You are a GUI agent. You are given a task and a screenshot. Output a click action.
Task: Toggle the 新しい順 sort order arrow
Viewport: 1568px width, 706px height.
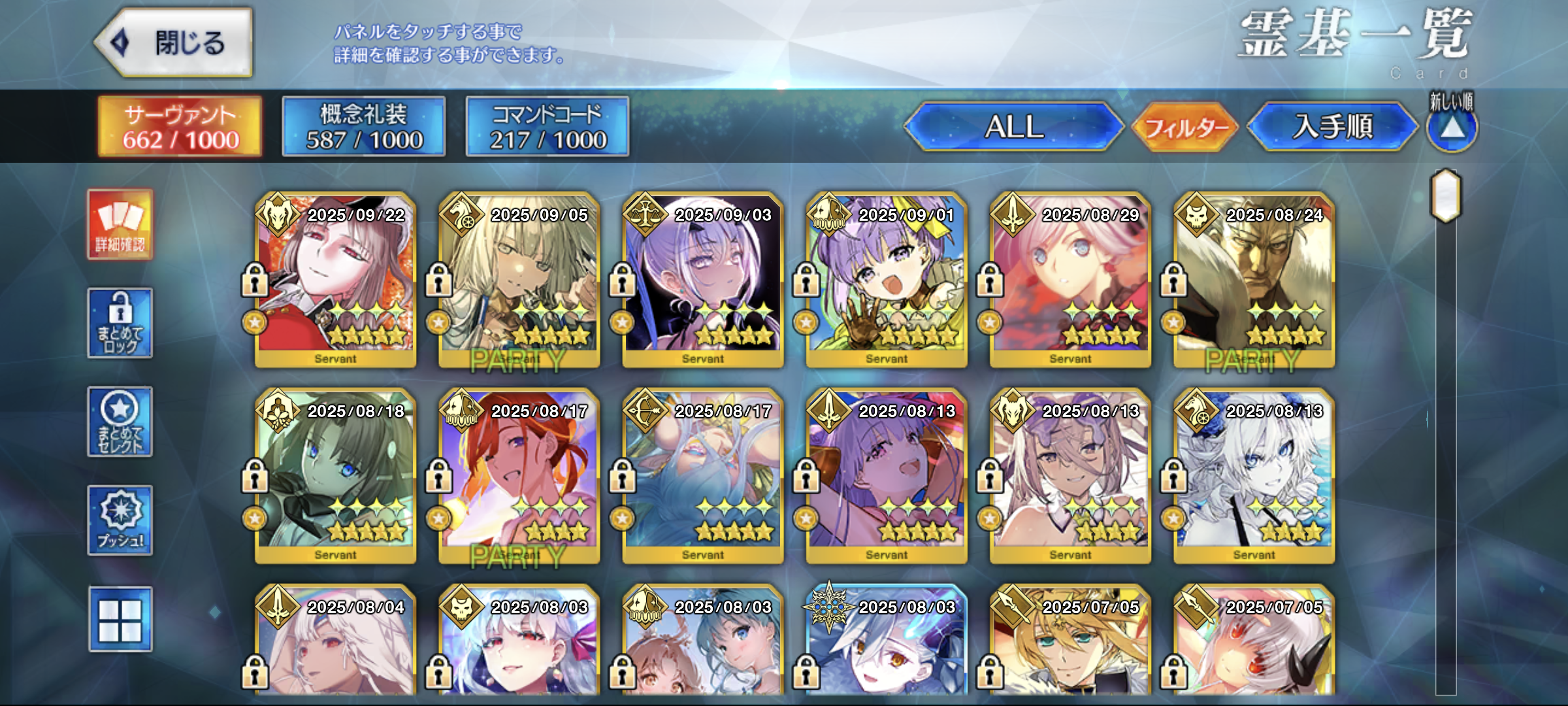tap(1452, 127)
